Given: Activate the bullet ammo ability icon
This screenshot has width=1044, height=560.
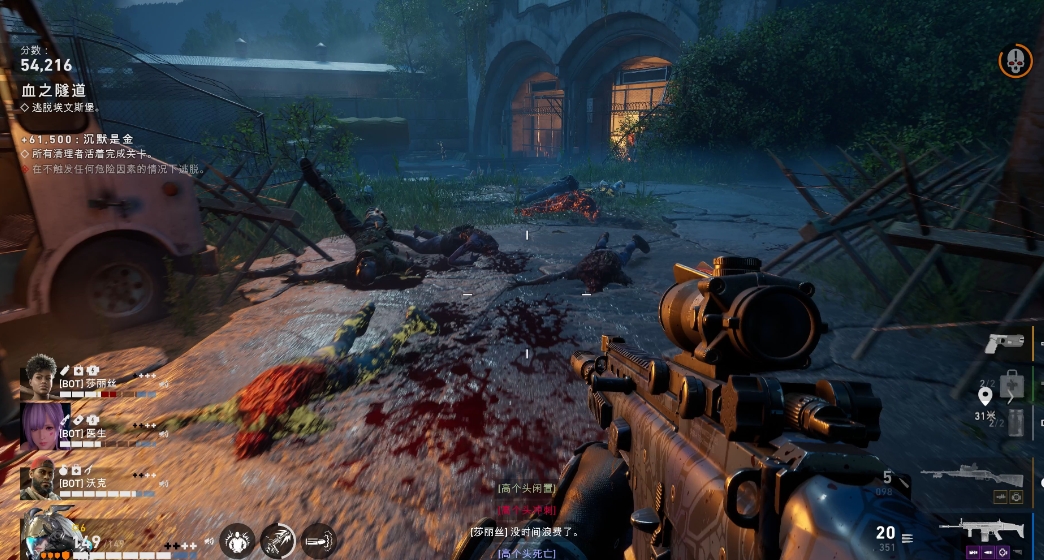Looking at the screenshot, I should click(x=319, y=541).
